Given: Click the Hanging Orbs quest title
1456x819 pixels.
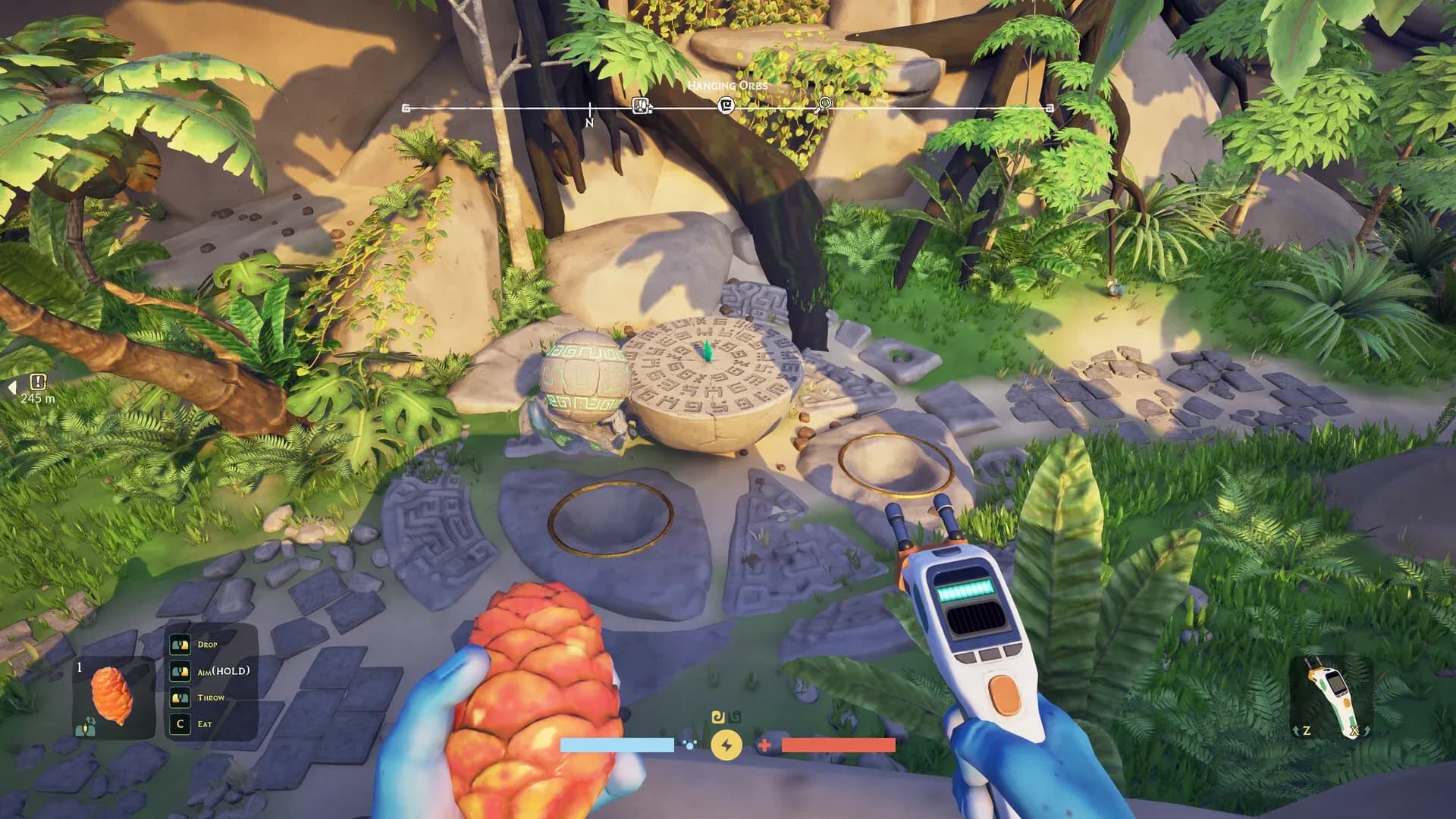Looking at the screenshot, I should tap(726, 86).
